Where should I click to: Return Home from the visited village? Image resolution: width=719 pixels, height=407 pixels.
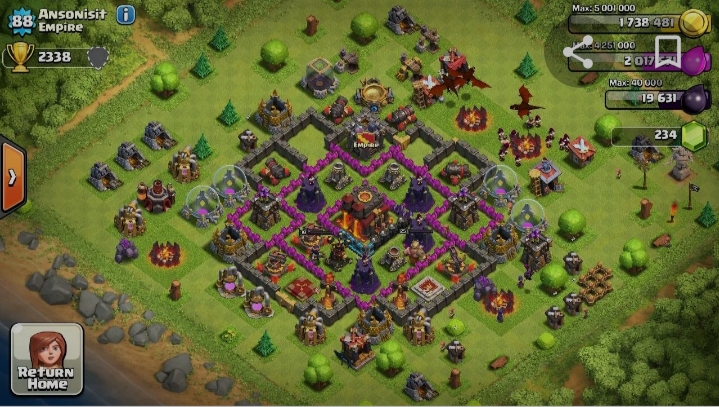tap(47, 359)
